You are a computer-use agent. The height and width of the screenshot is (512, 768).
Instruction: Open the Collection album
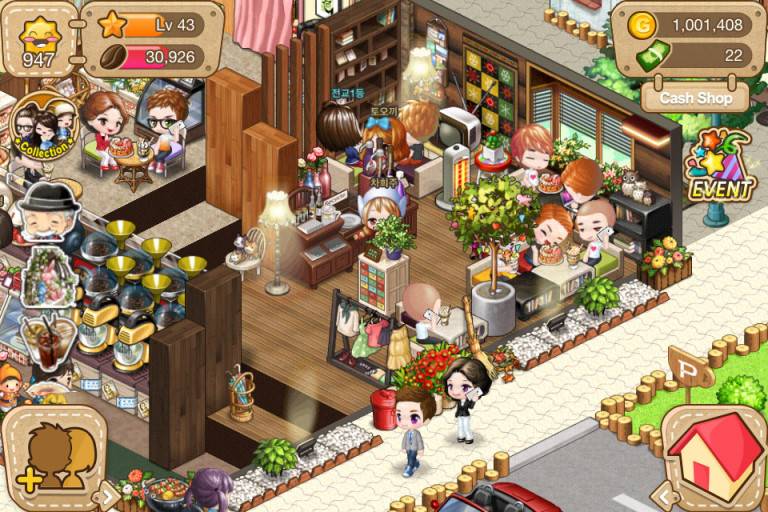click(43, 128)
